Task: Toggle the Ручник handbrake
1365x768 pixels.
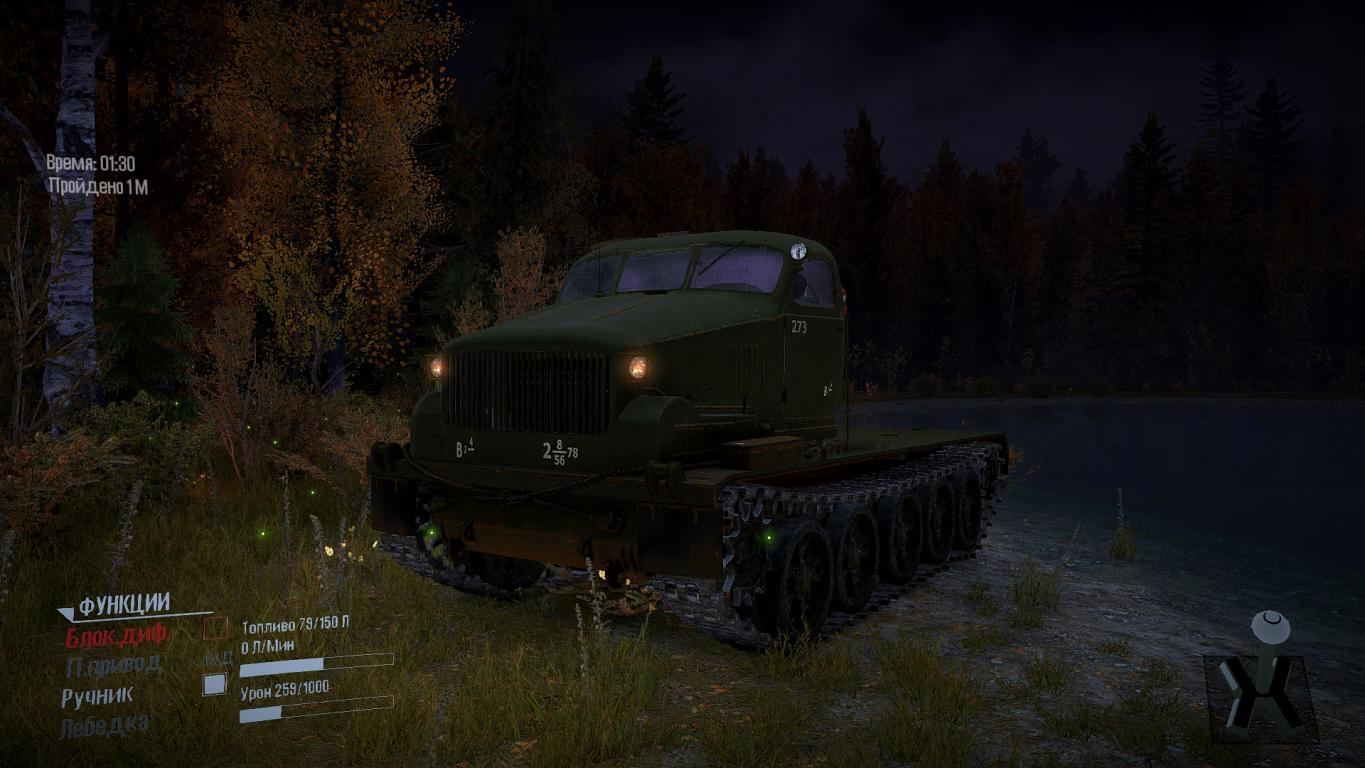Action: click(x=97, y=696)
